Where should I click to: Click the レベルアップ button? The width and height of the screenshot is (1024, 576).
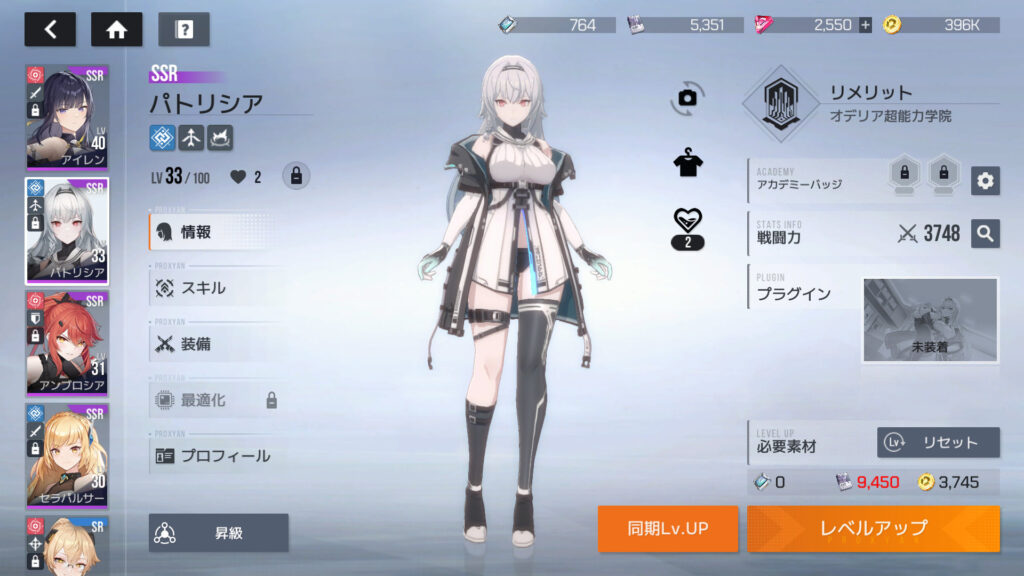point(873,528)
